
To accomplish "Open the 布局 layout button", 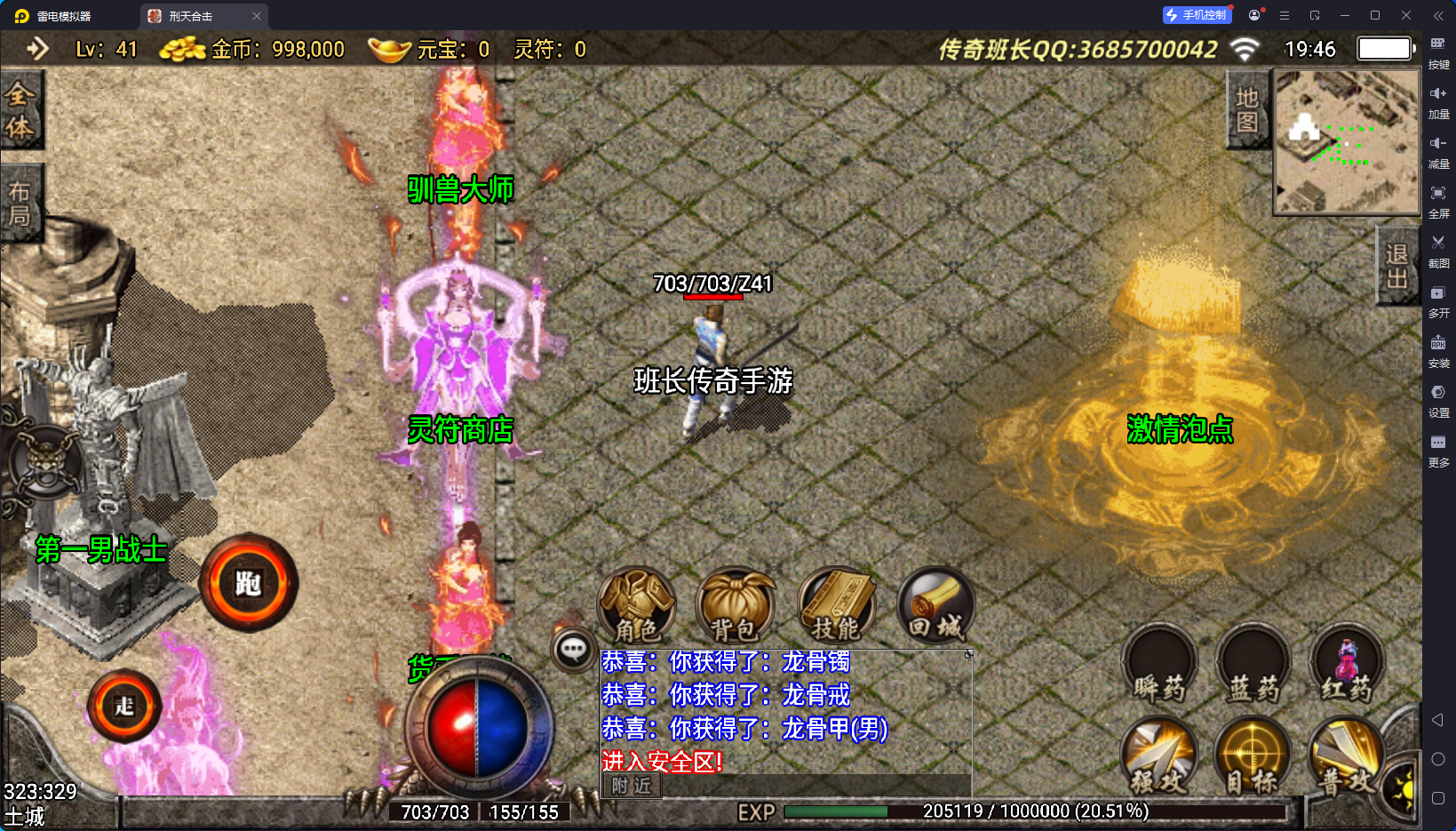I will coord(20,204).
